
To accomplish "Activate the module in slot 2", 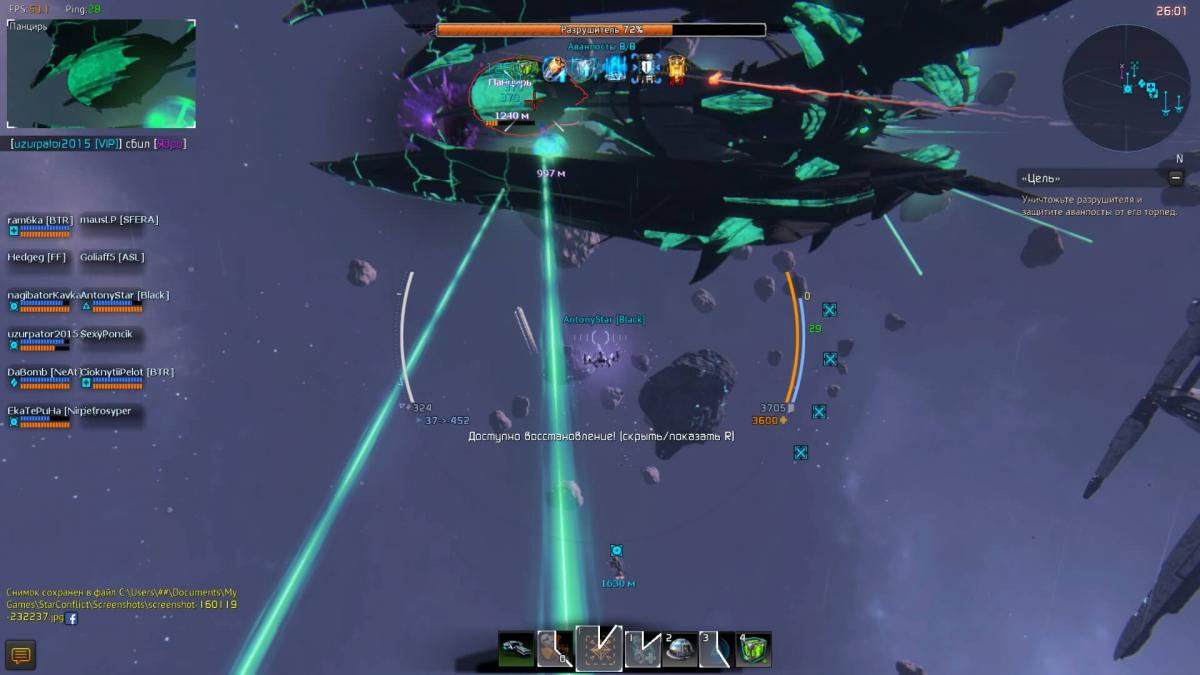I will (680, 650).
